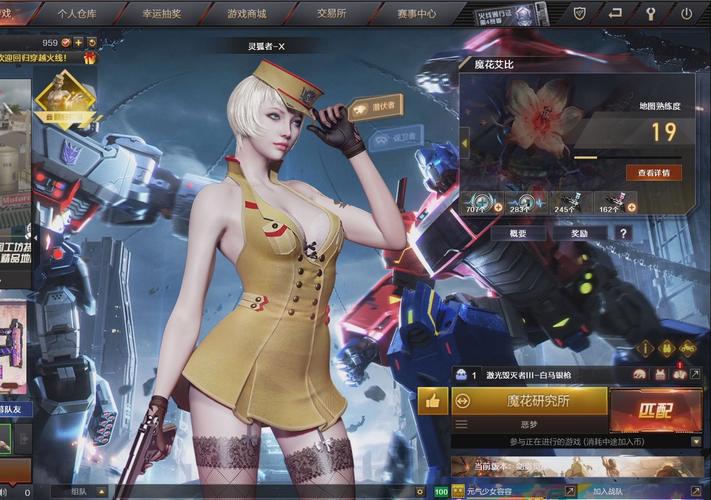
Task: Open the 游戏商城 shop tab
Action: [x=246, y=14]
